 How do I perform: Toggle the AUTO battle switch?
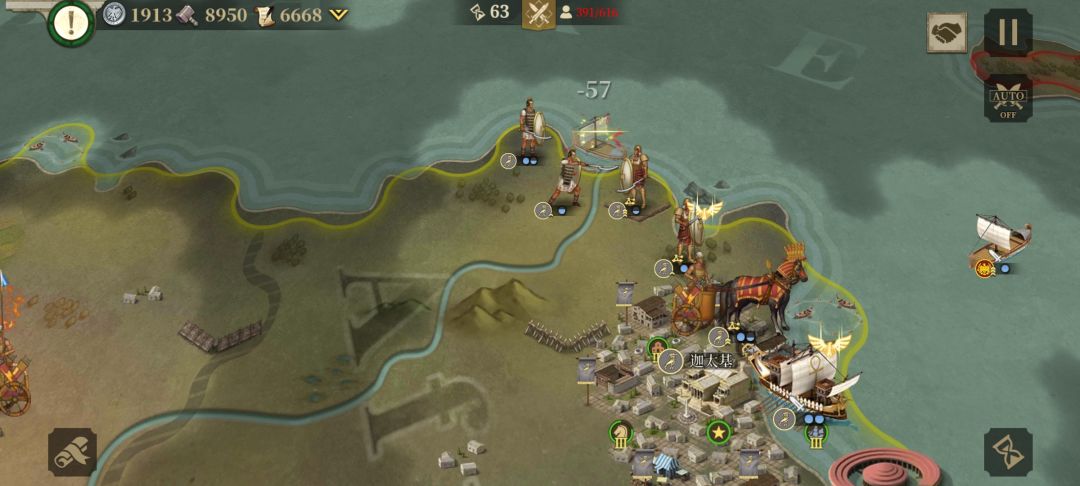click(1007, 100)
